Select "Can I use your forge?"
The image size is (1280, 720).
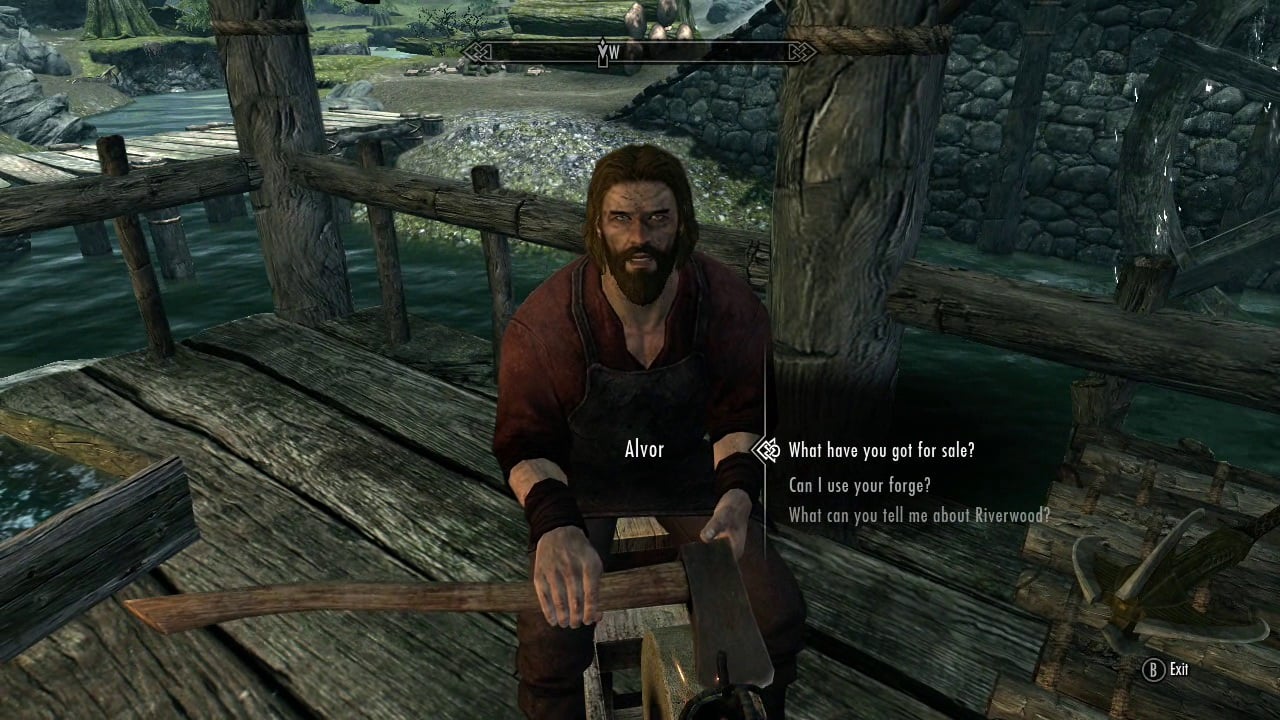click(x=862, y=485)
